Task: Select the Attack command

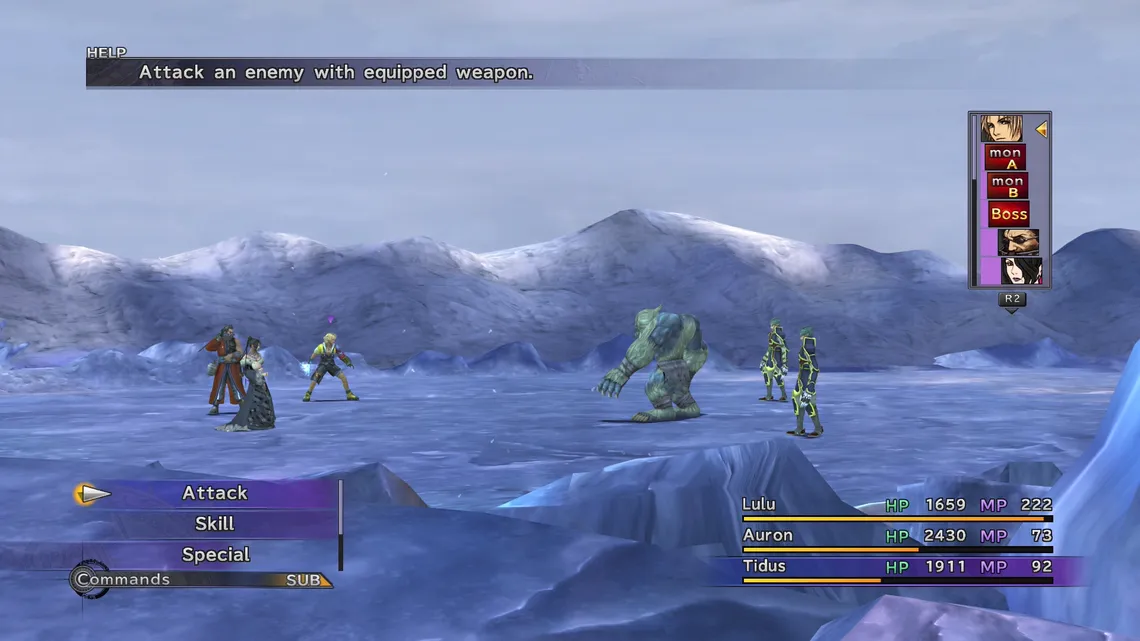Action: (x=214, y=493)
